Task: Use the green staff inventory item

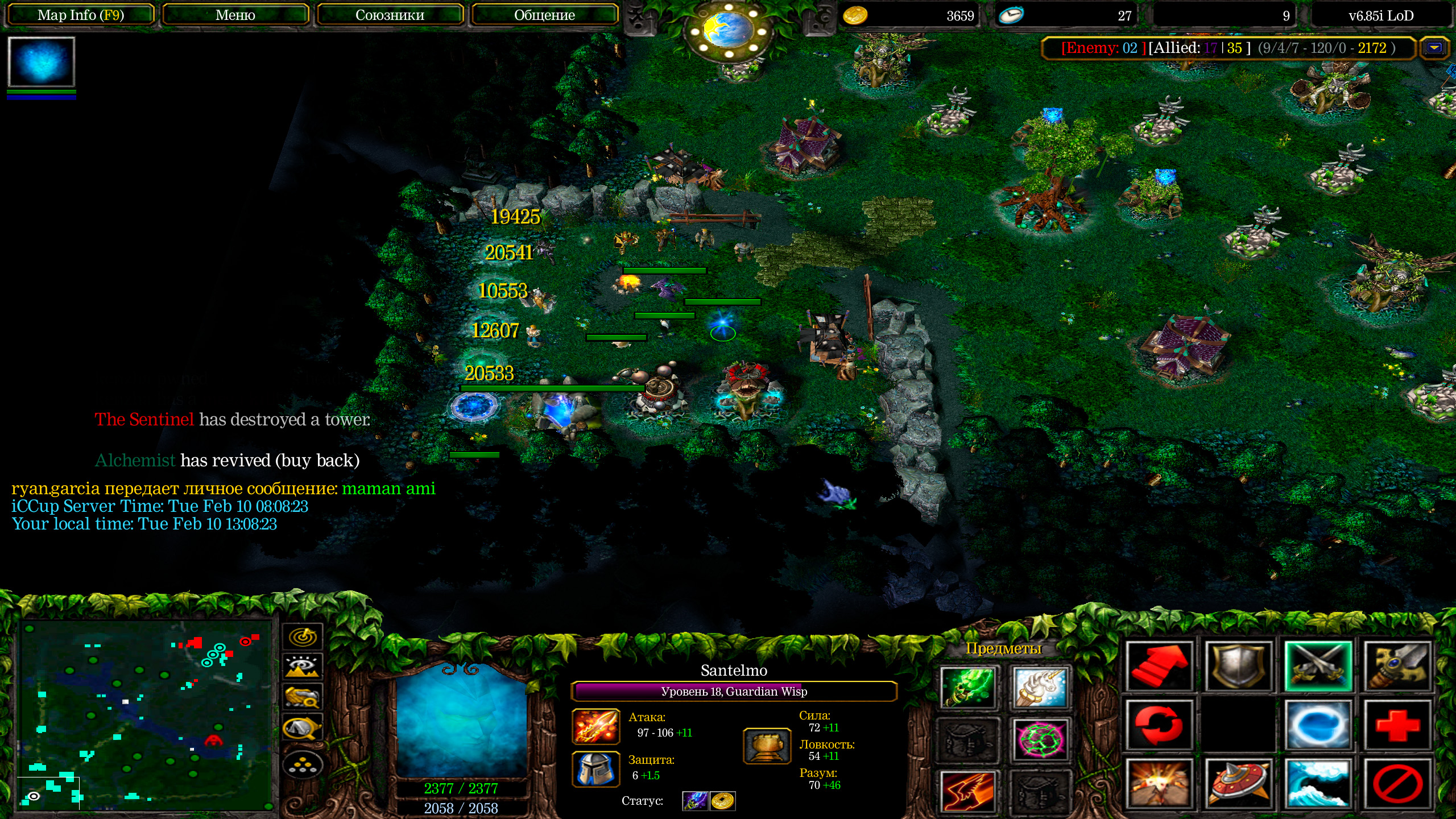Action: (x=967, y=687)
